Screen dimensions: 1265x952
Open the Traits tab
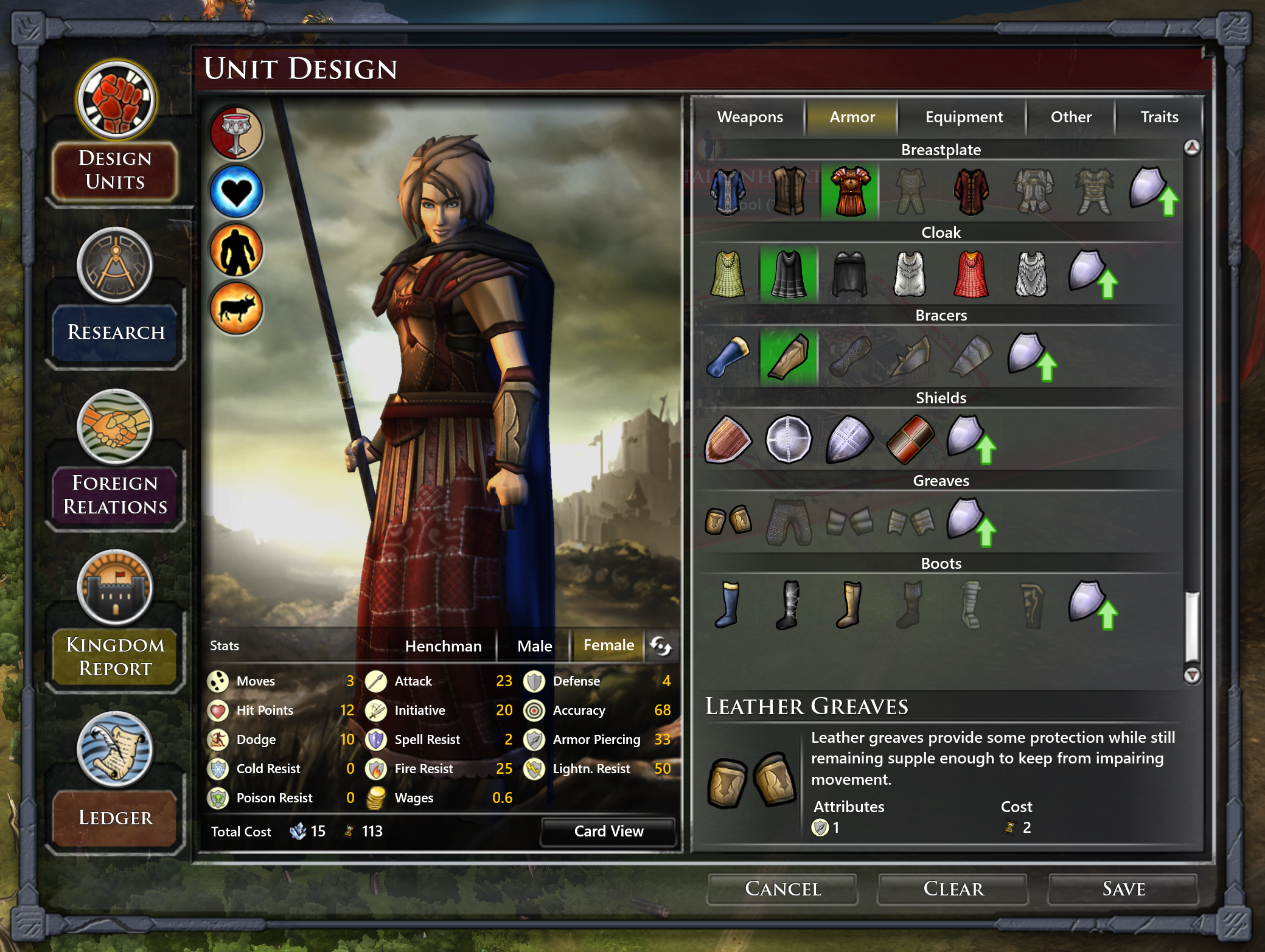(x=1159, y=117)
